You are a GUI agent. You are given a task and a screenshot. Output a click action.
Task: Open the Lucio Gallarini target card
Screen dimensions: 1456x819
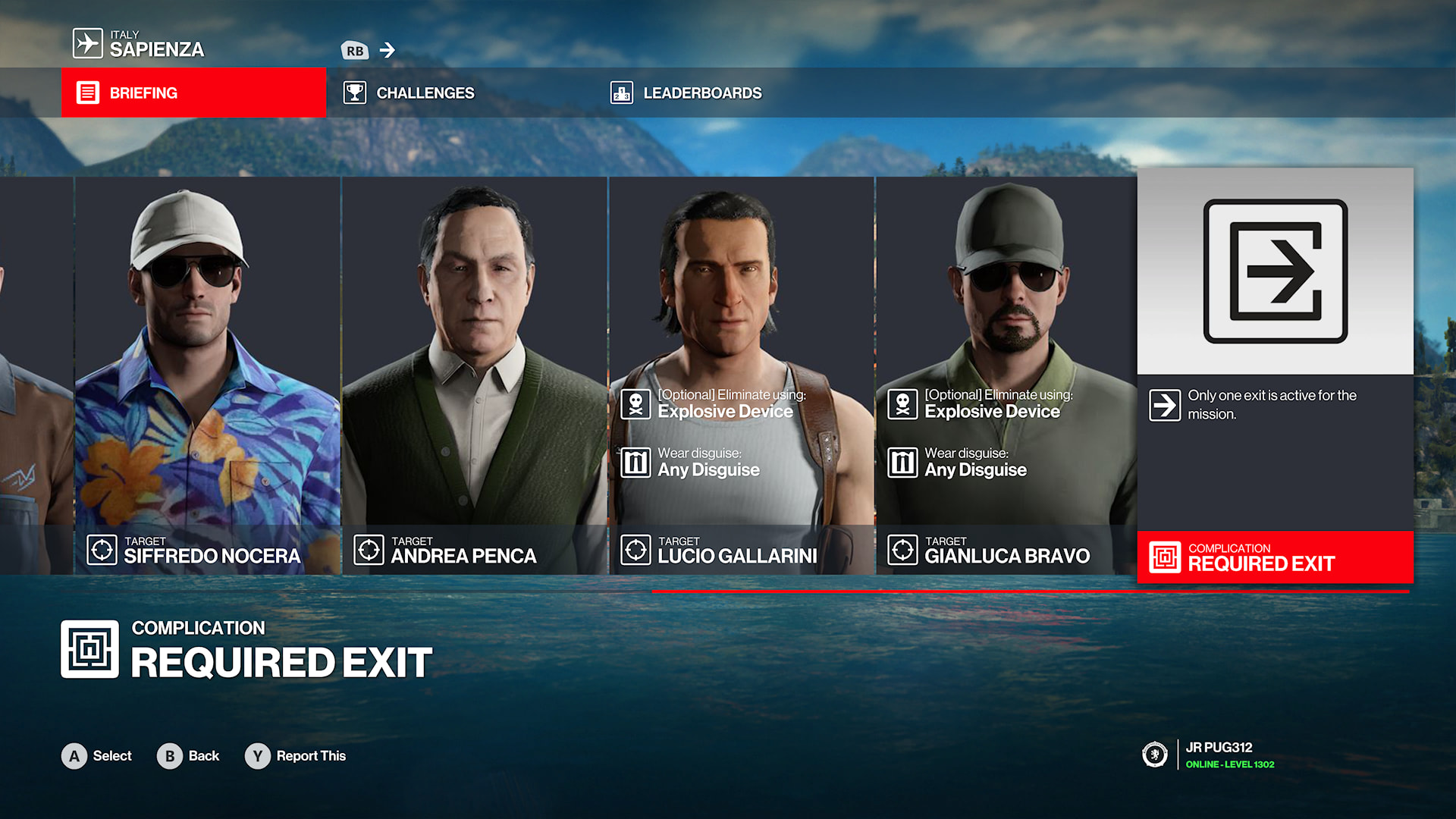(x=741, y=375)
